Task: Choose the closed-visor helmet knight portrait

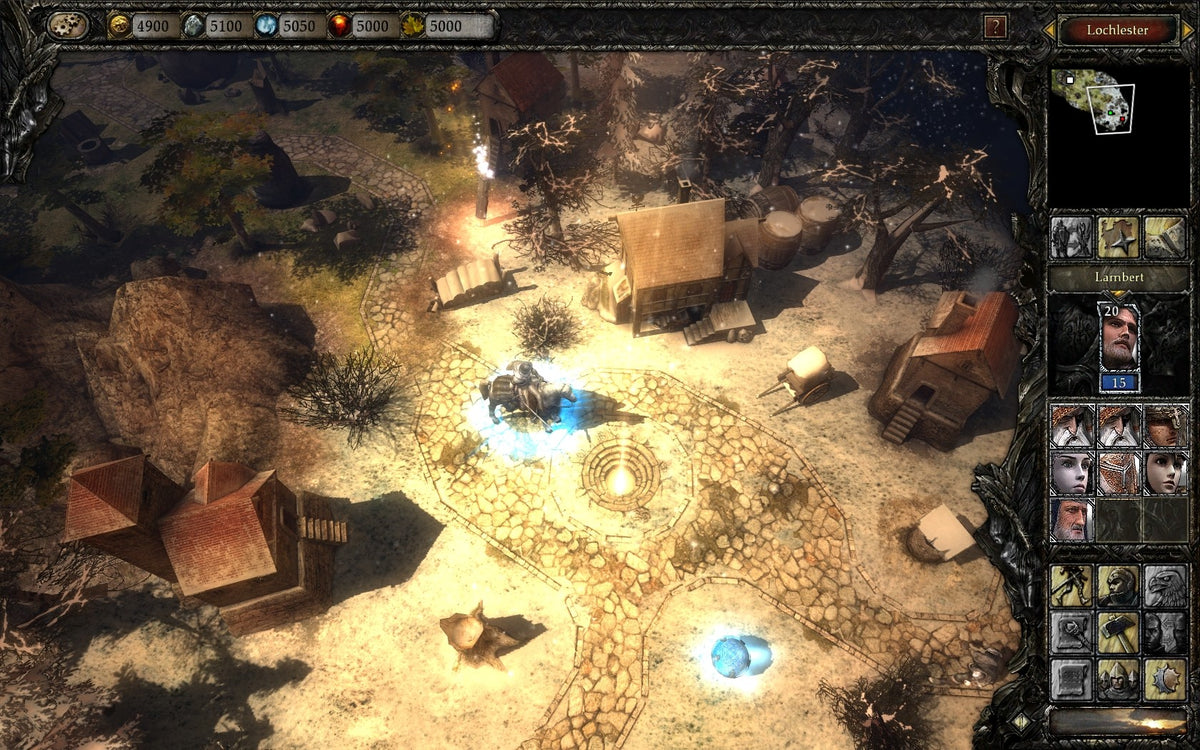Action: [x=1117, y=472]
